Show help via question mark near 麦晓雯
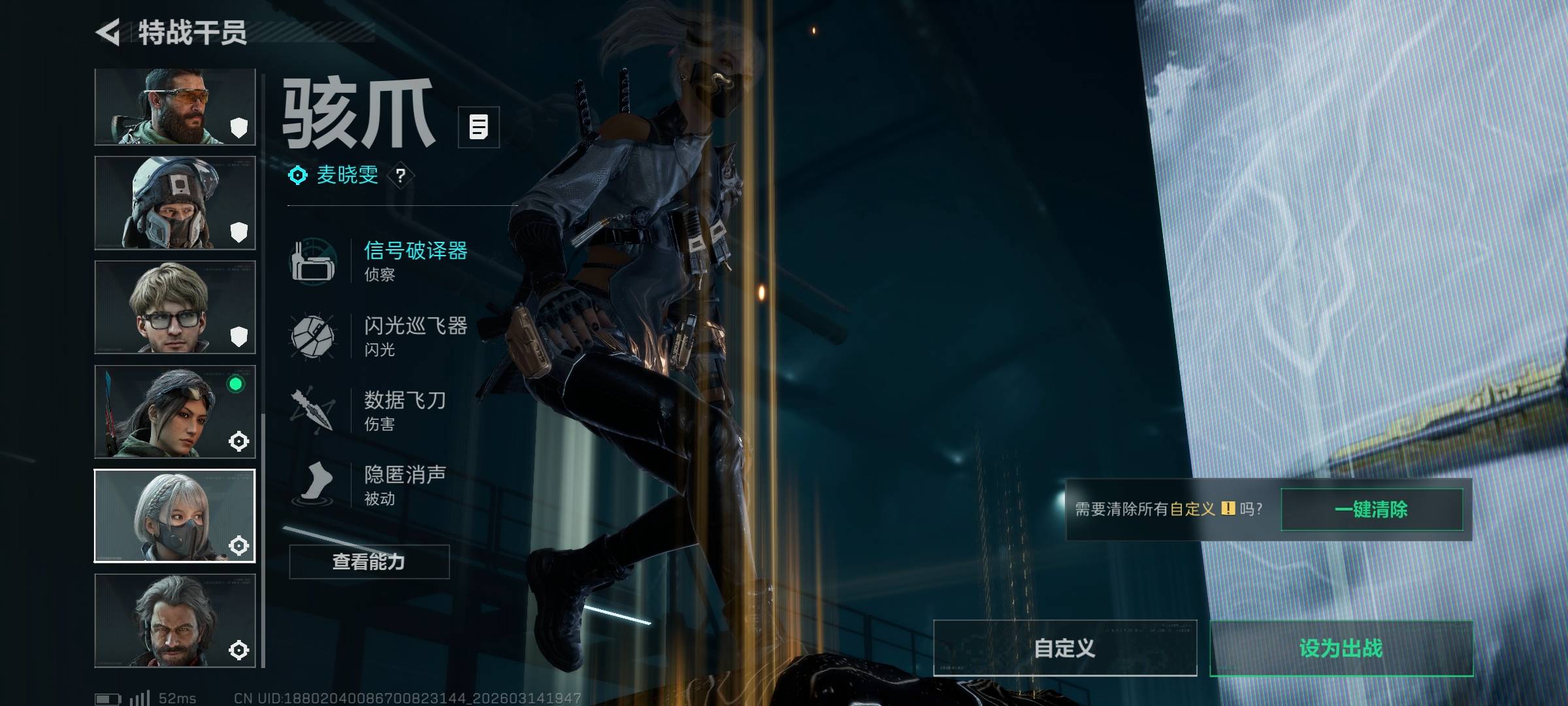The height and width of the screenshot is (706, 1568). tap(400, 175)
